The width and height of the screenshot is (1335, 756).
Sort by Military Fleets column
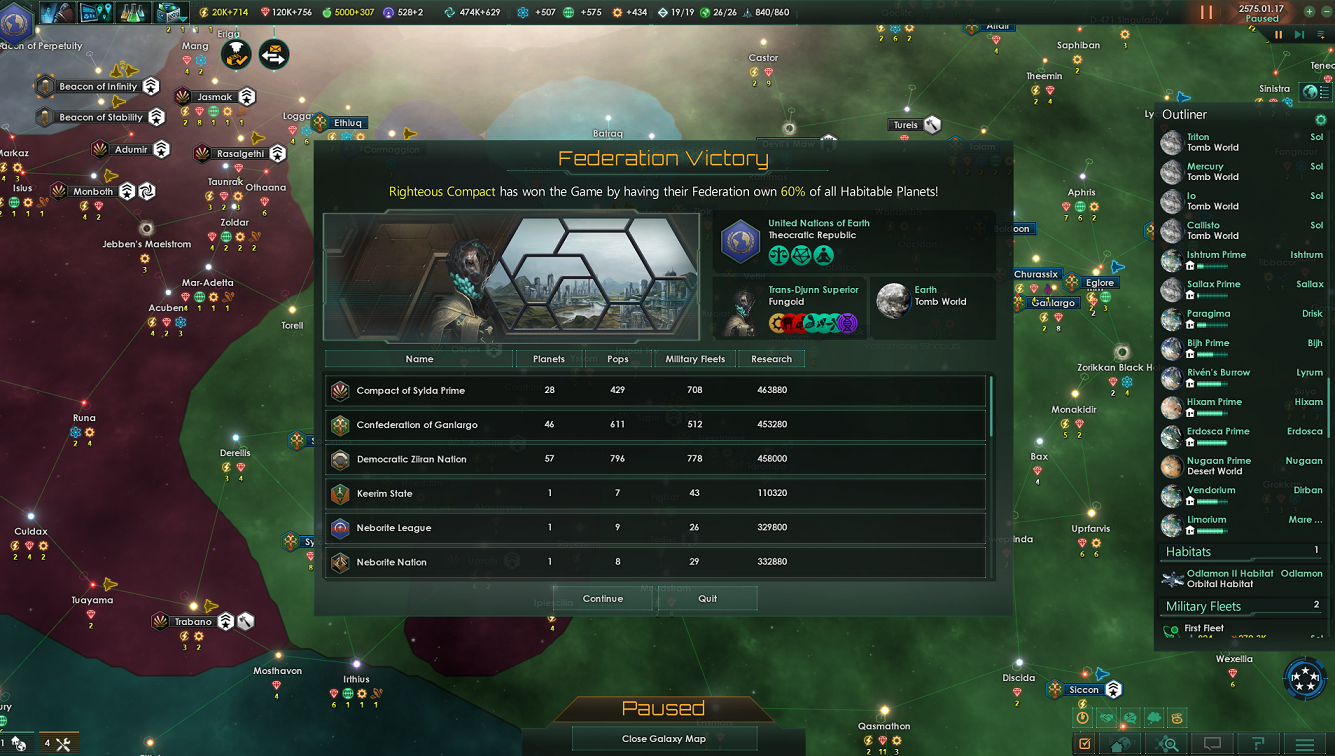[695, 359]
